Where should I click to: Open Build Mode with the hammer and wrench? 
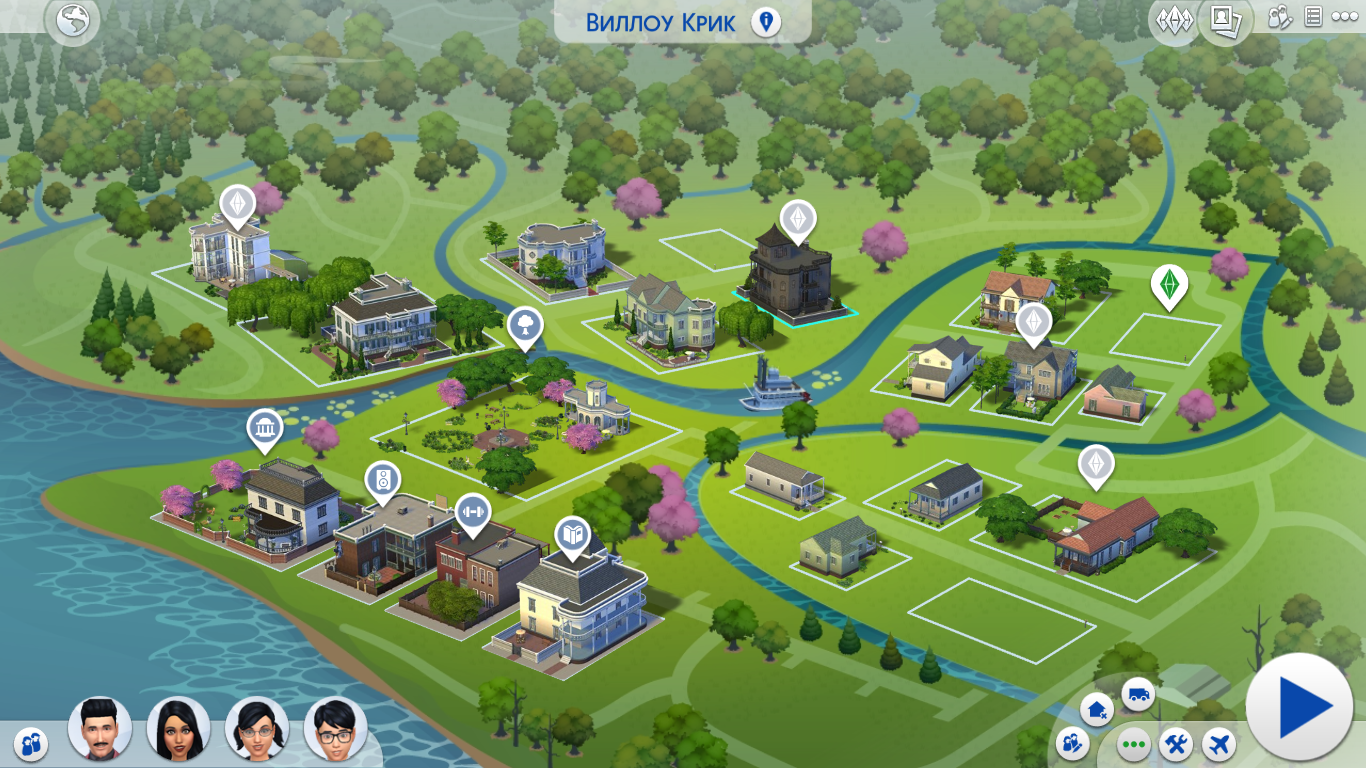[x=1177, y=744]
